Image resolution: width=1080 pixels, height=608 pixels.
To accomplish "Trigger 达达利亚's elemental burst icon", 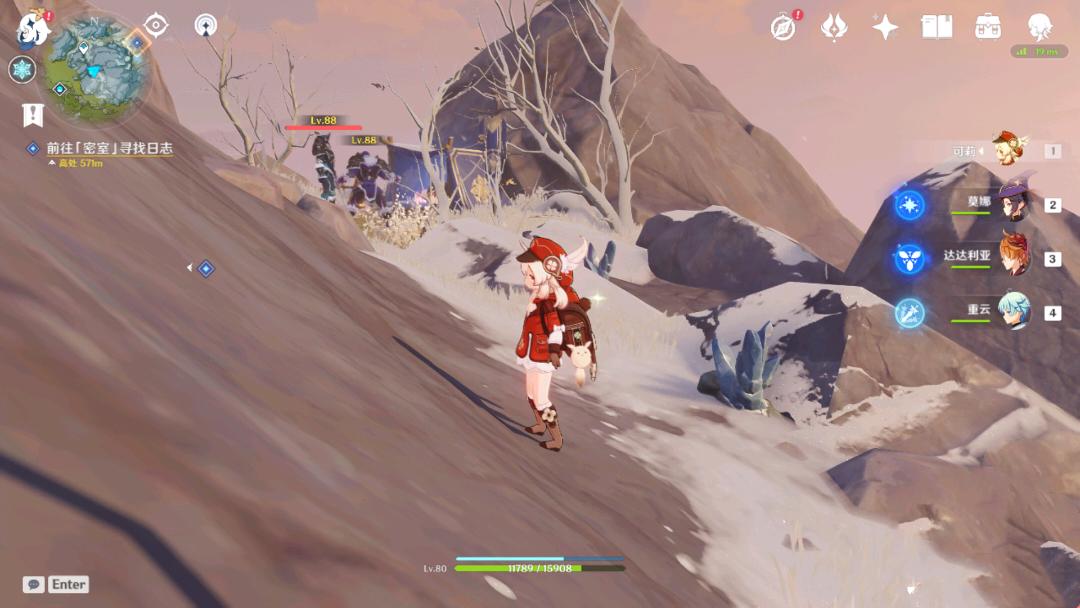I will [x=910, y=259].
